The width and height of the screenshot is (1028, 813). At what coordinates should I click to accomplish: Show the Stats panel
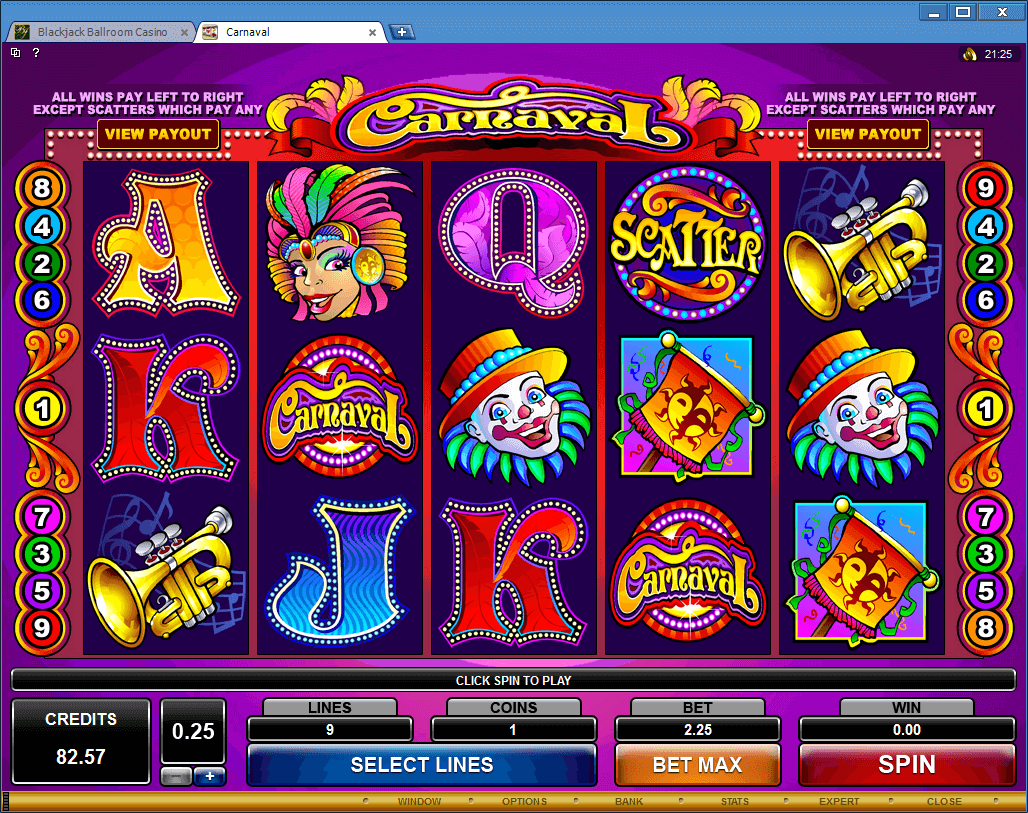[x=735, y=801]
